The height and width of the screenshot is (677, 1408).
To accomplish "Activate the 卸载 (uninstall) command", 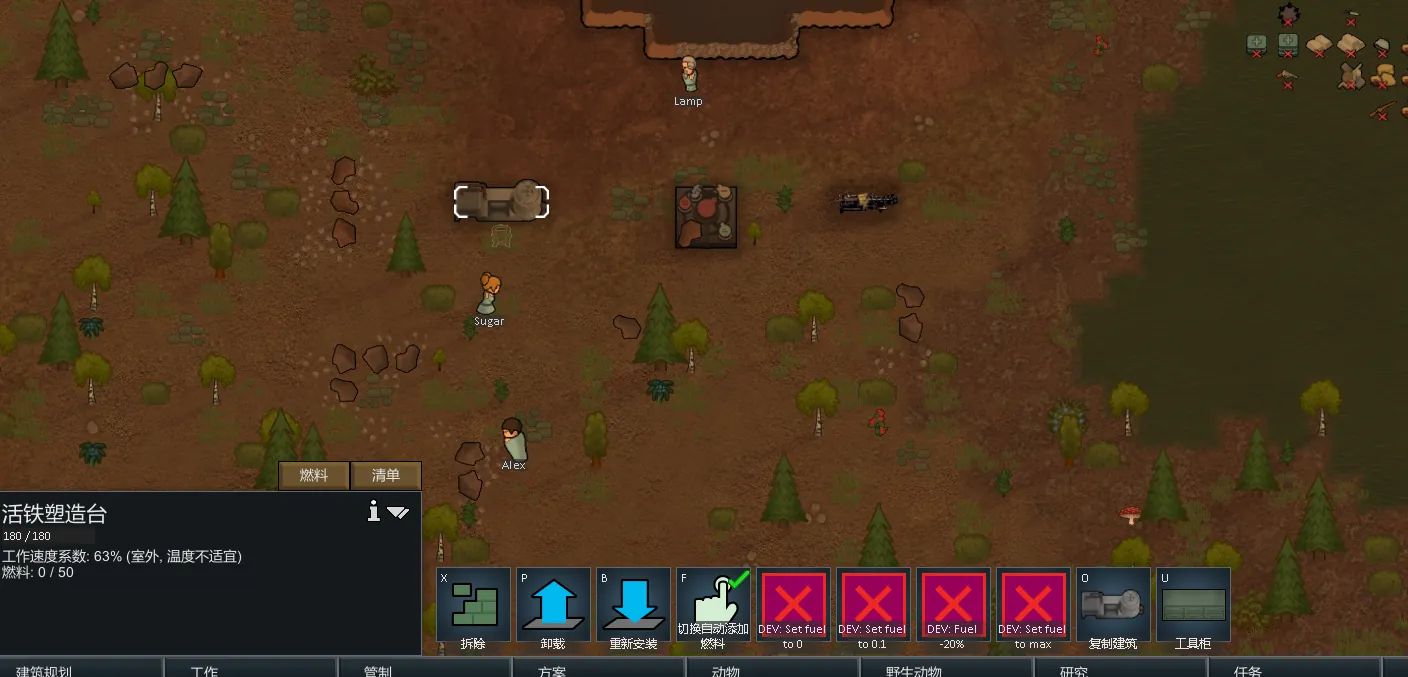I will (x=553, y=605).
